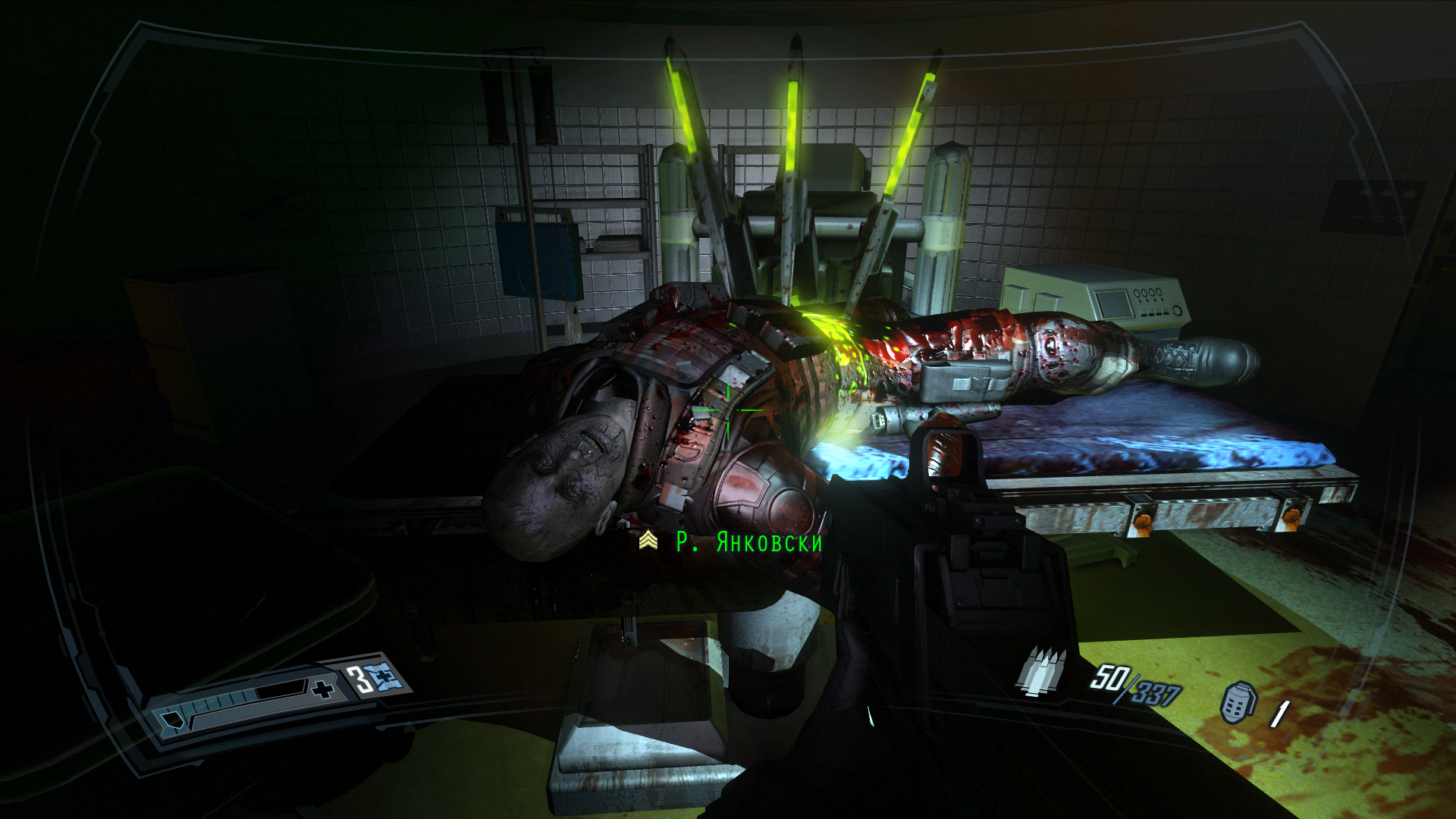The width and height of the screenshot is (1456, 819).
Task: Click the bullets ammo type icon
Action: pos(1043,671)
